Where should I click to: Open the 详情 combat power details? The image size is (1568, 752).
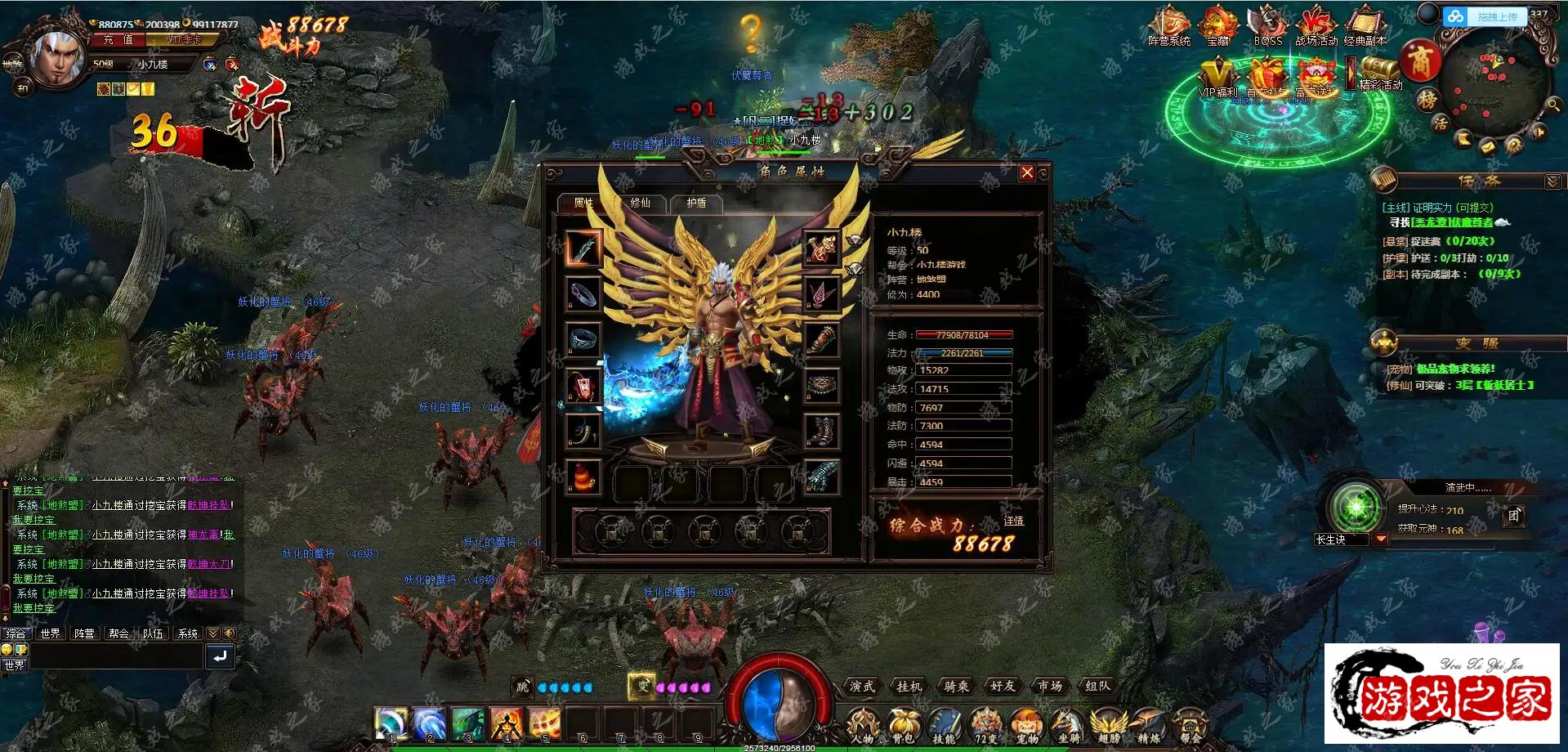pos(1013,521)
